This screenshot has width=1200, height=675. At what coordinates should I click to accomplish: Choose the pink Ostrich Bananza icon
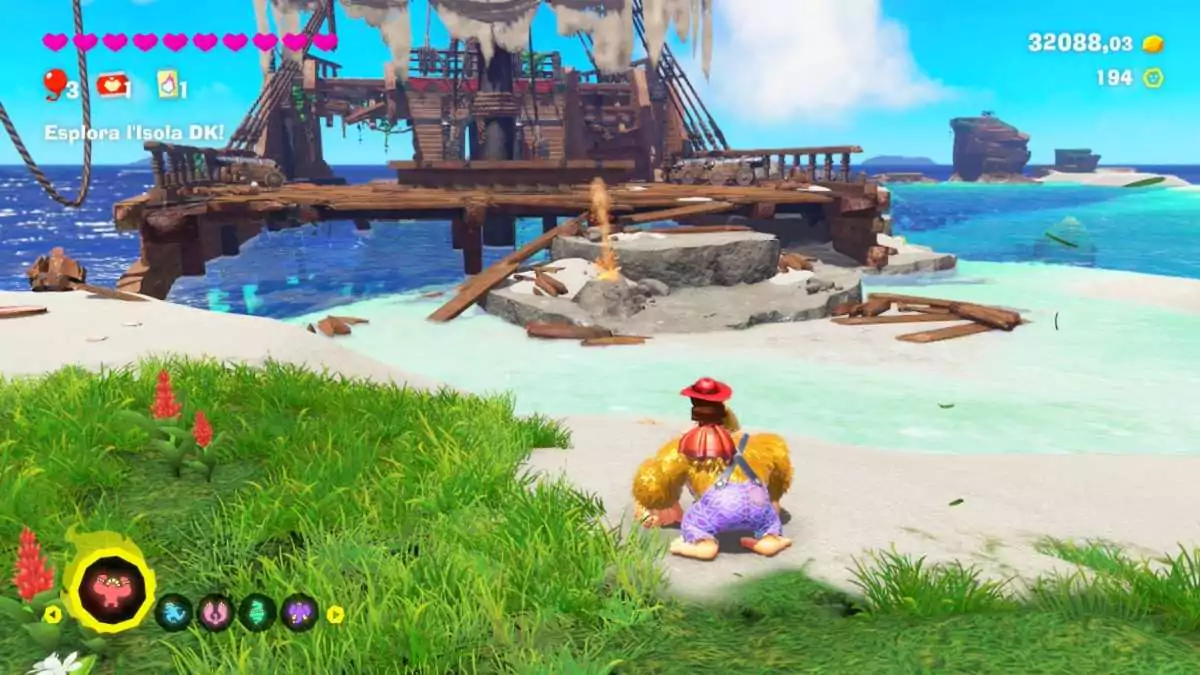215,612
